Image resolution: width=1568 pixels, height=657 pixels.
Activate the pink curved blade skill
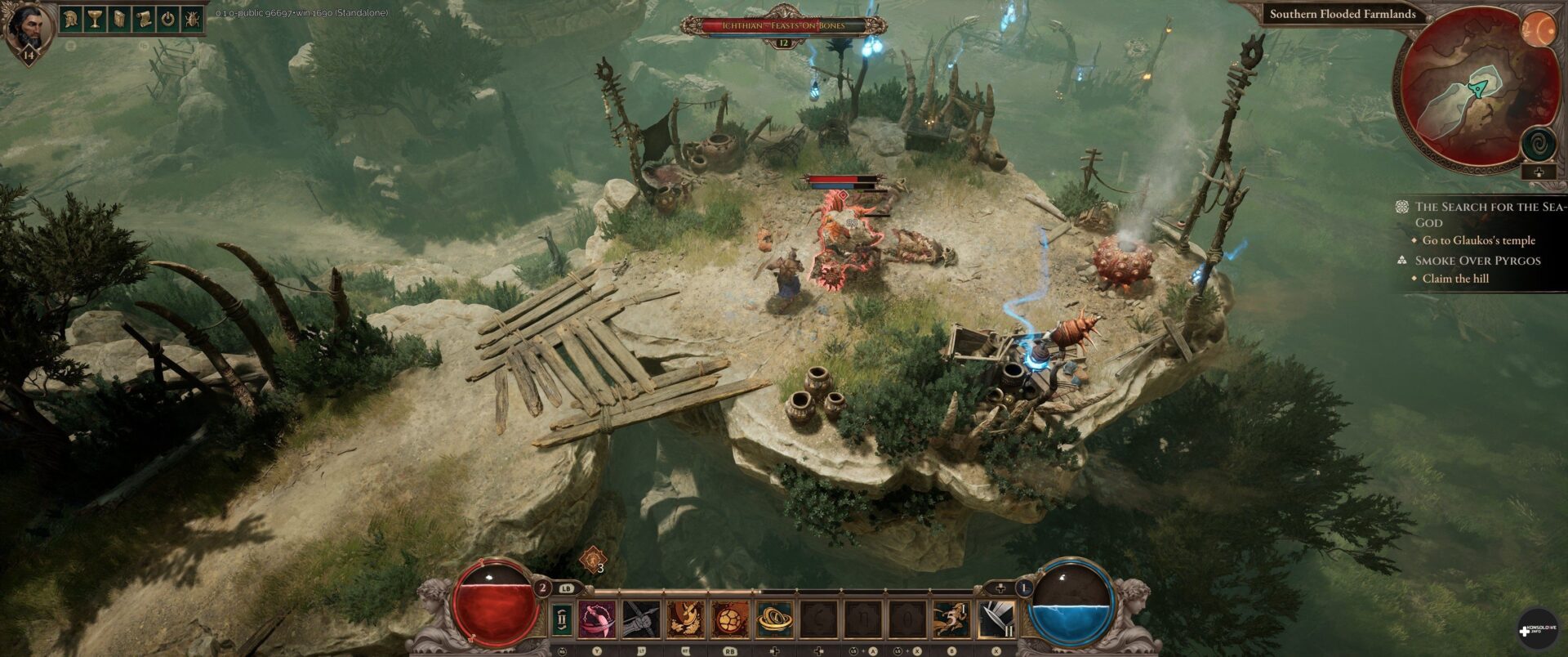[598, 620]
